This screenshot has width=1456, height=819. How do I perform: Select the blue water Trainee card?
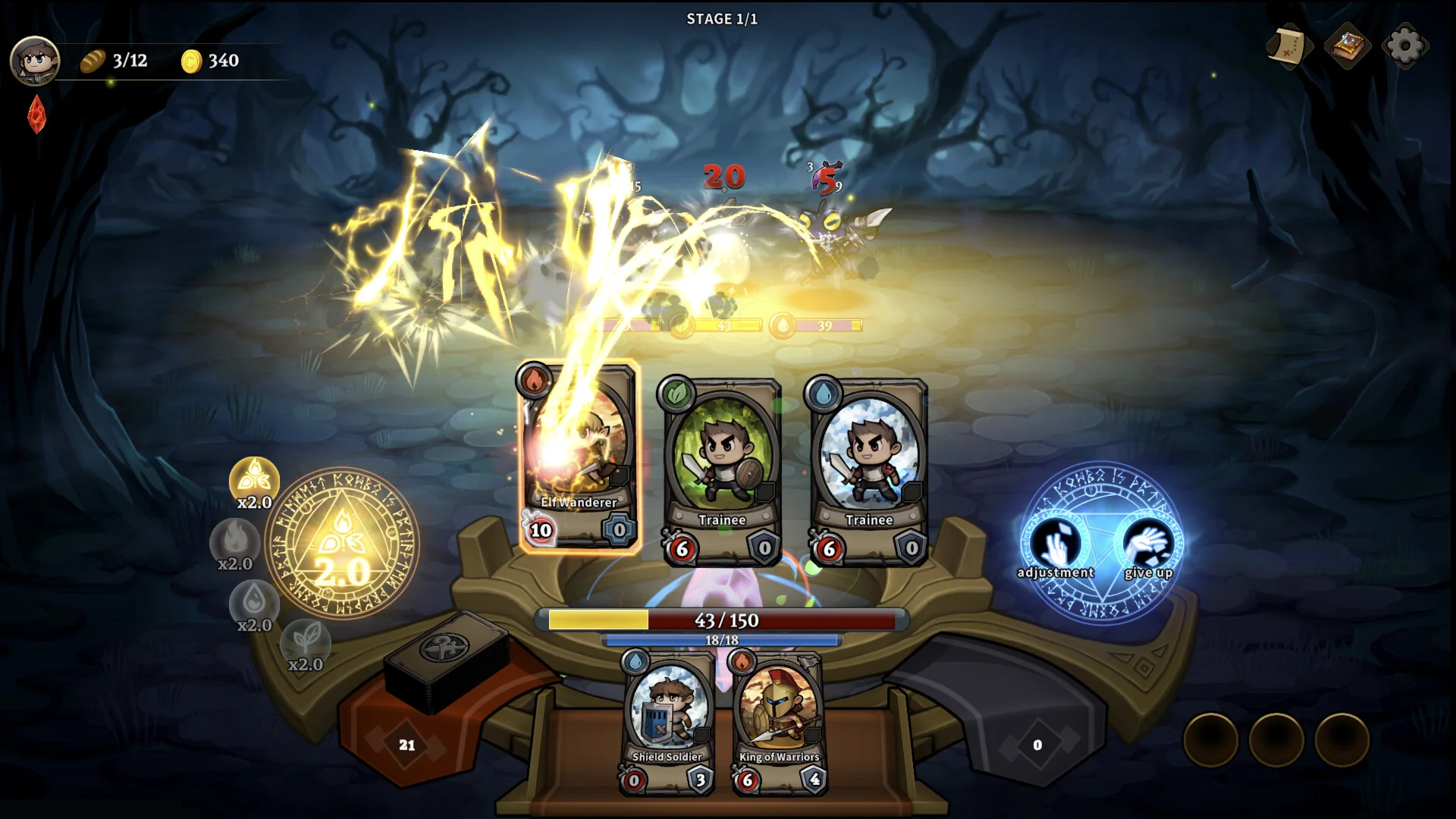tap(868, 472)
